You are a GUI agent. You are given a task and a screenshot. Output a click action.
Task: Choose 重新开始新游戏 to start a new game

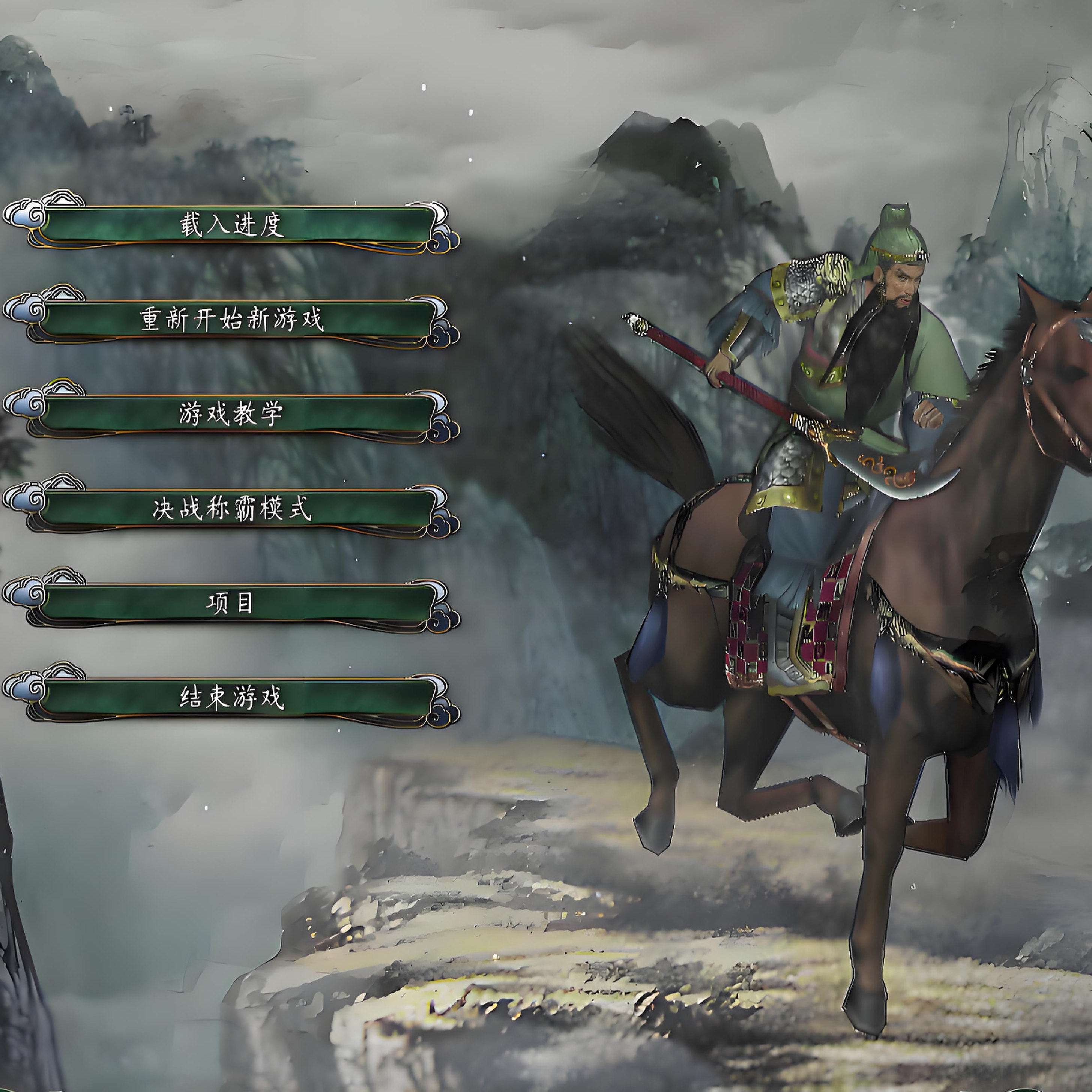coord(232,320)
